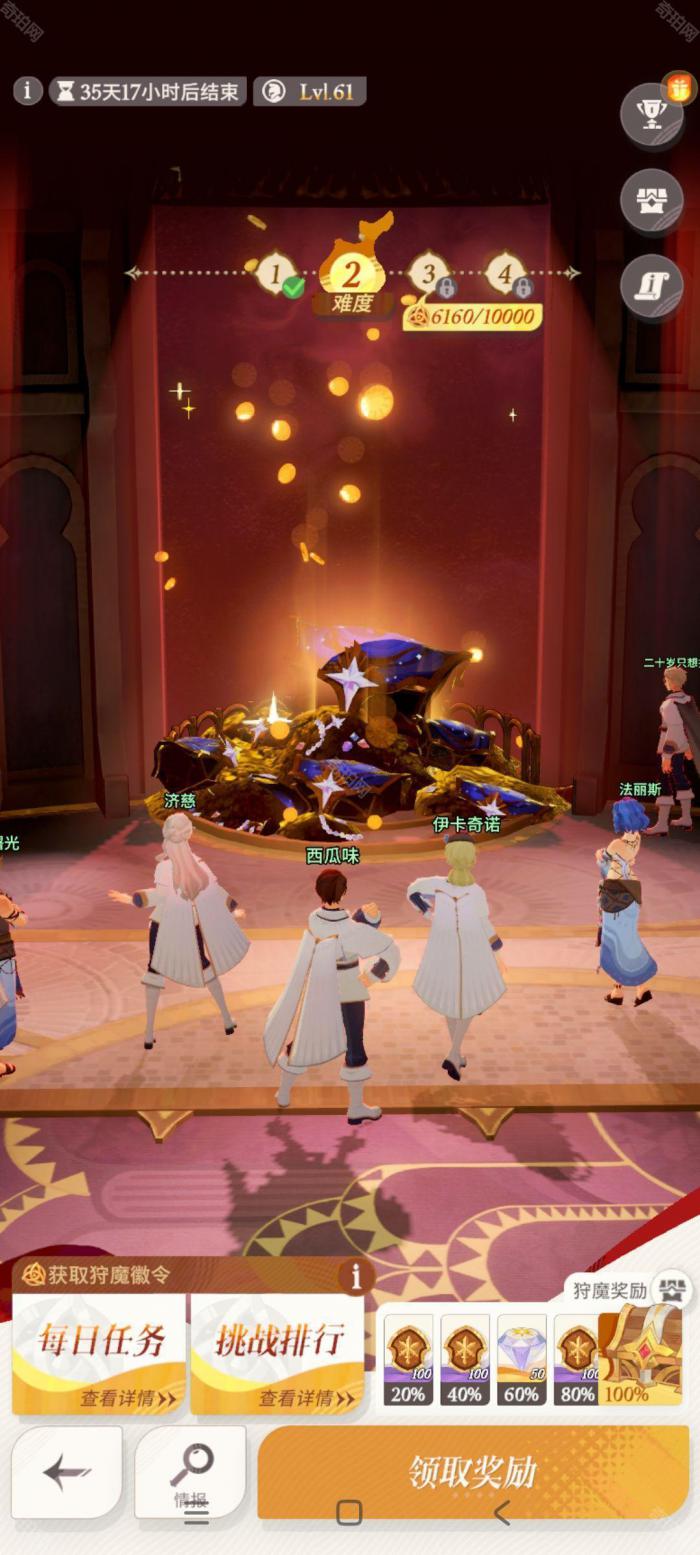View details of 每日任务 daily tasks
Viewport: 700px width, 1555px height.
pyautogui.click(x=99, y=1353)
